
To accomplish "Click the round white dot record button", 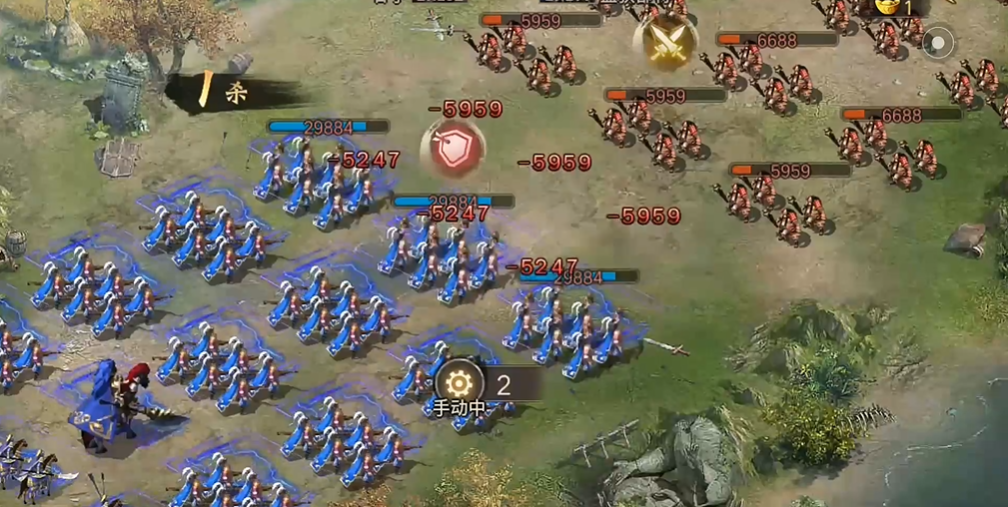I will 938,42.
